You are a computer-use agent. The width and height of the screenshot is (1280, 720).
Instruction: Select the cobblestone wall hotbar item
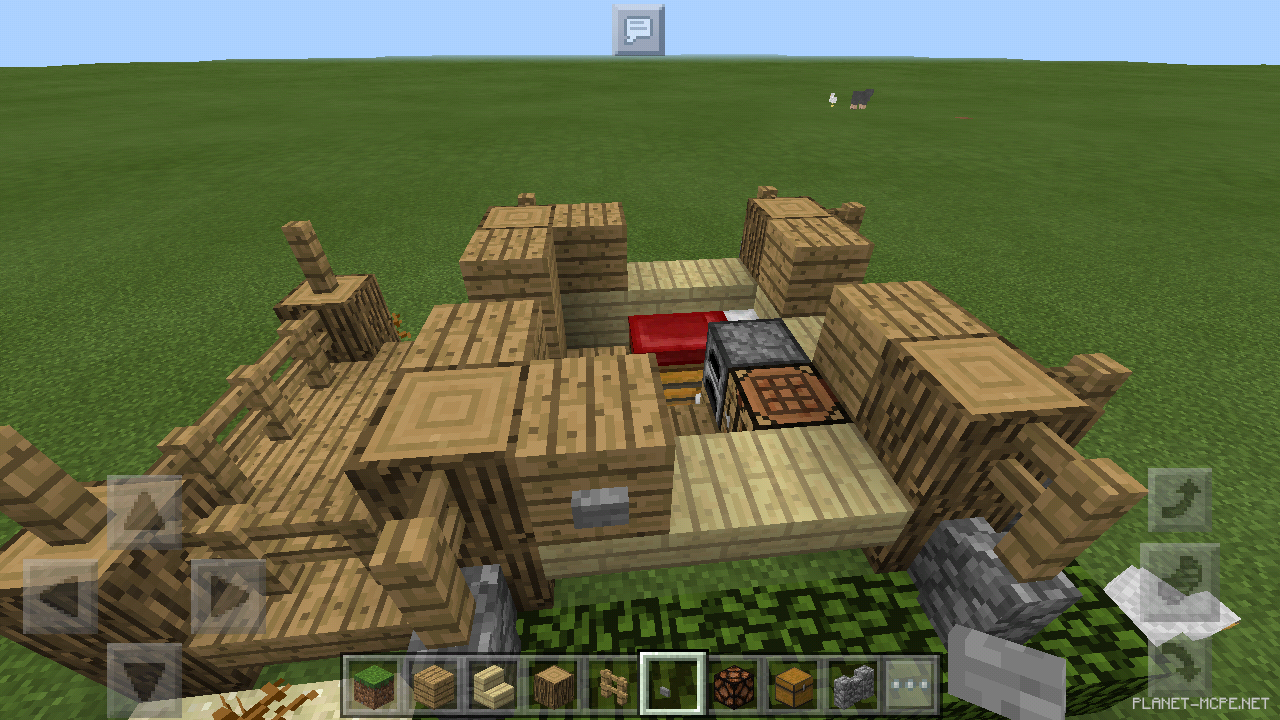[856, 685]
